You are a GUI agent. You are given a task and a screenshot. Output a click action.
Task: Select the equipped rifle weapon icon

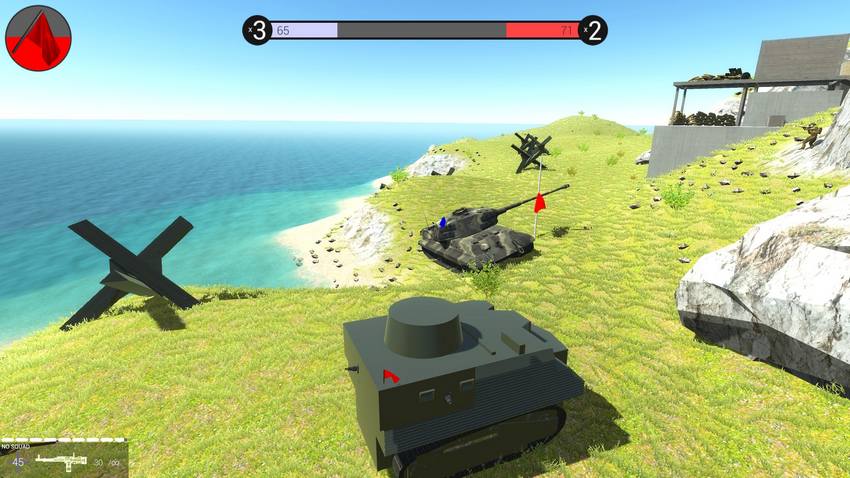coord(60,461)
